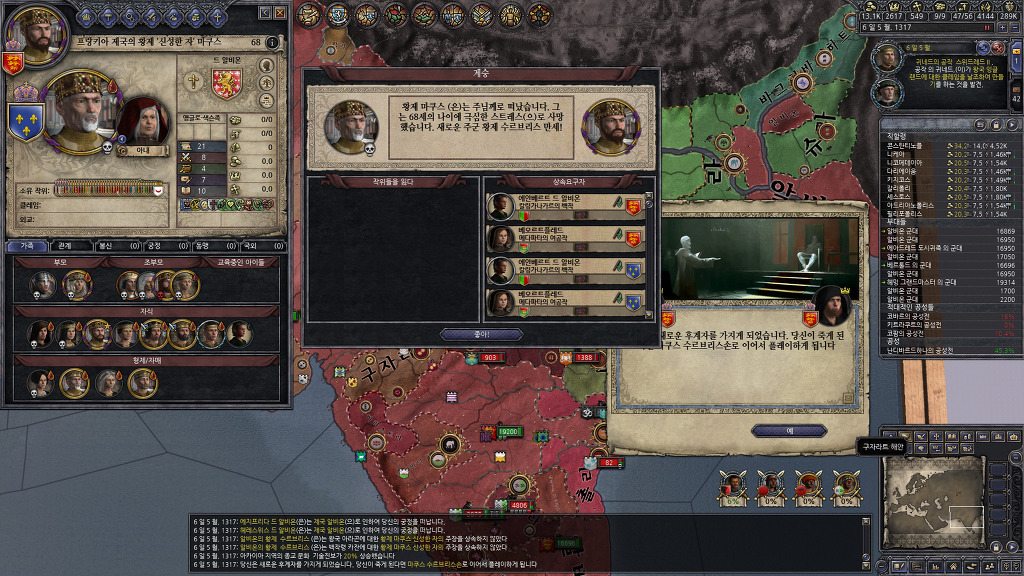
Task: Click the blue fleur-de-lis title shield
Action: pos(24,122)
